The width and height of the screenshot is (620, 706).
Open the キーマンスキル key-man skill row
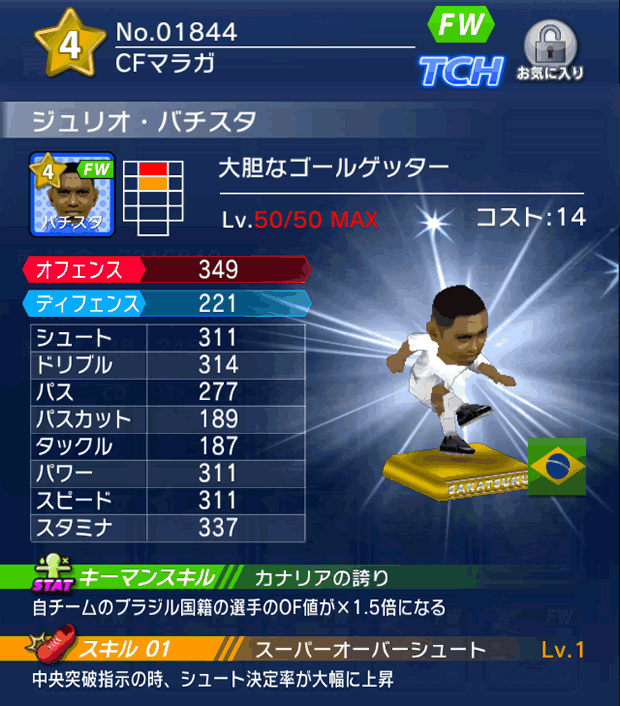(310, 578)
